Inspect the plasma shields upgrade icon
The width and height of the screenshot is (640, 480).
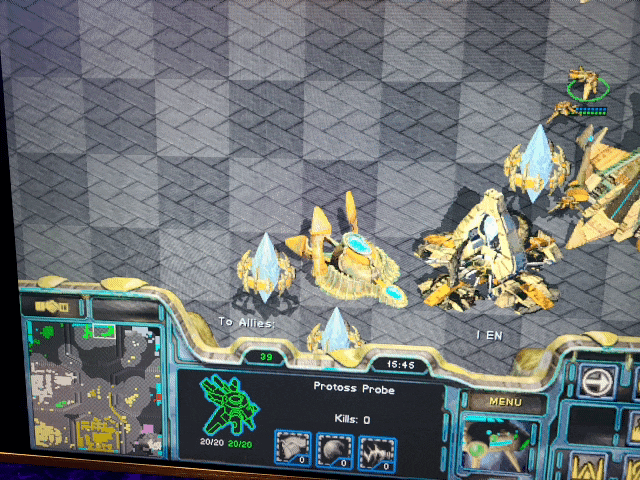(334, 452)
